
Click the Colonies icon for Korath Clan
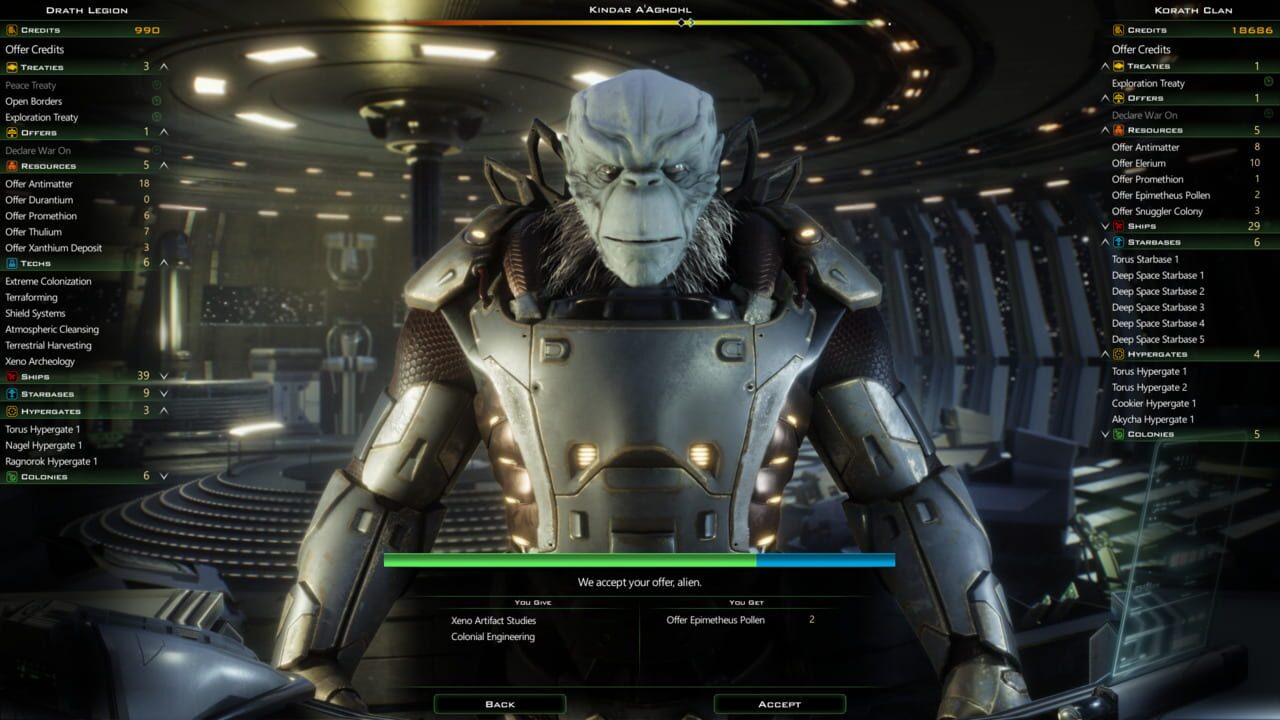coord(1117,434)
